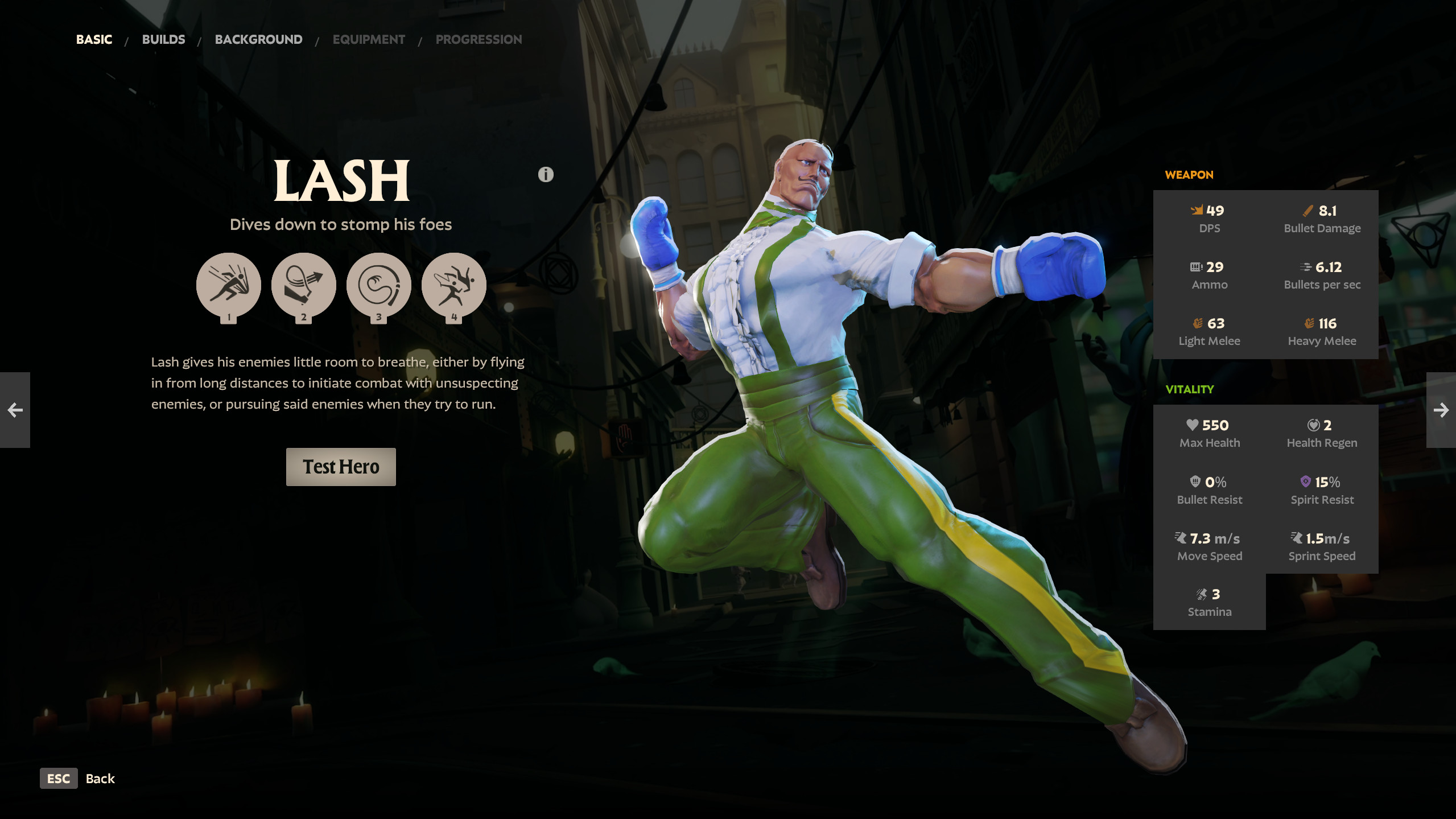Image resolution: width=1456 pixels, height=819 pixels.
Task: Switch to the Builds tab
Action: click(163, 39)
